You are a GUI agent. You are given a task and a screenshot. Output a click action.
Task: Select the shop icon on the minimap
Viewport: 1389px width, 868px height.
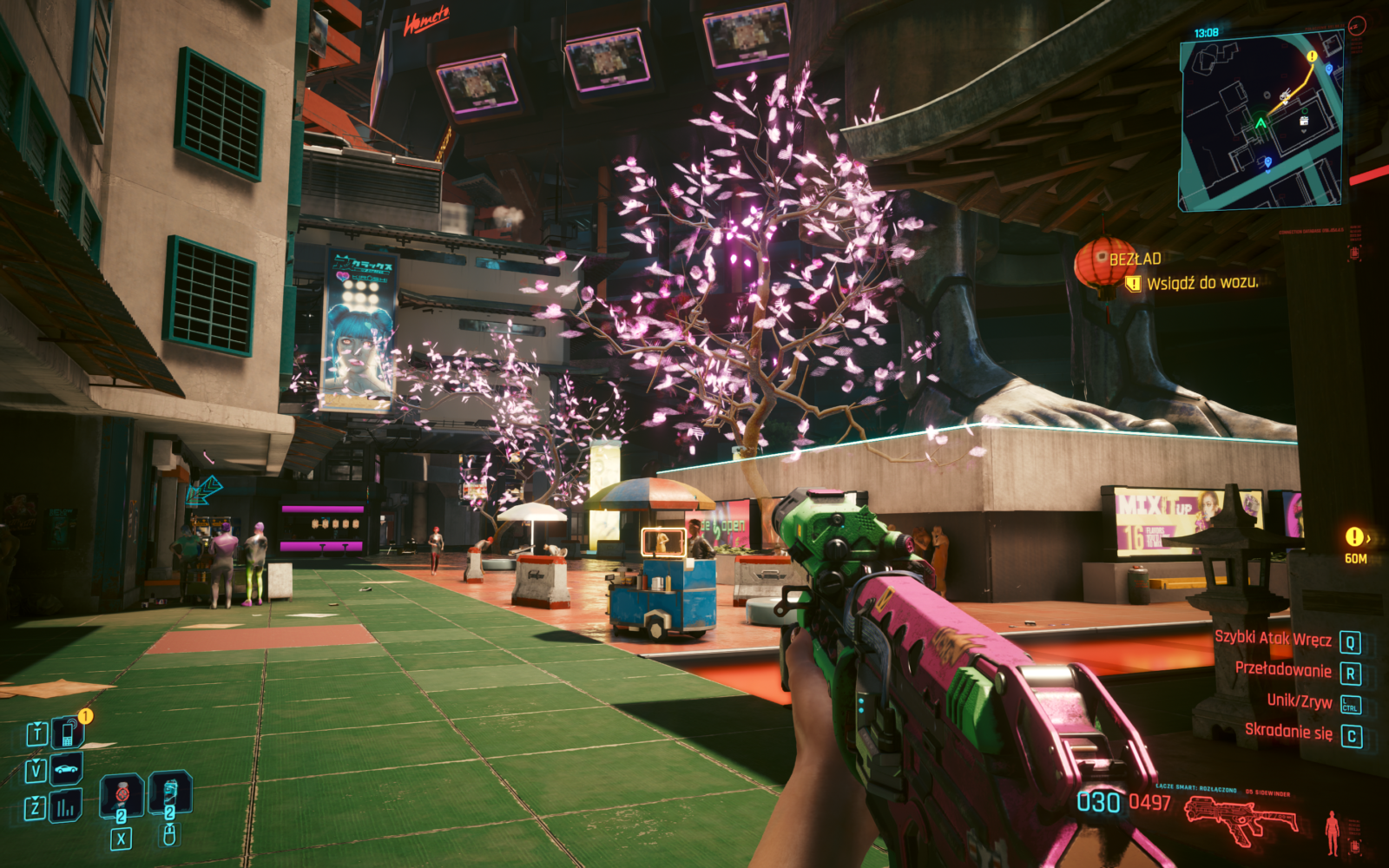point(1303,122)
